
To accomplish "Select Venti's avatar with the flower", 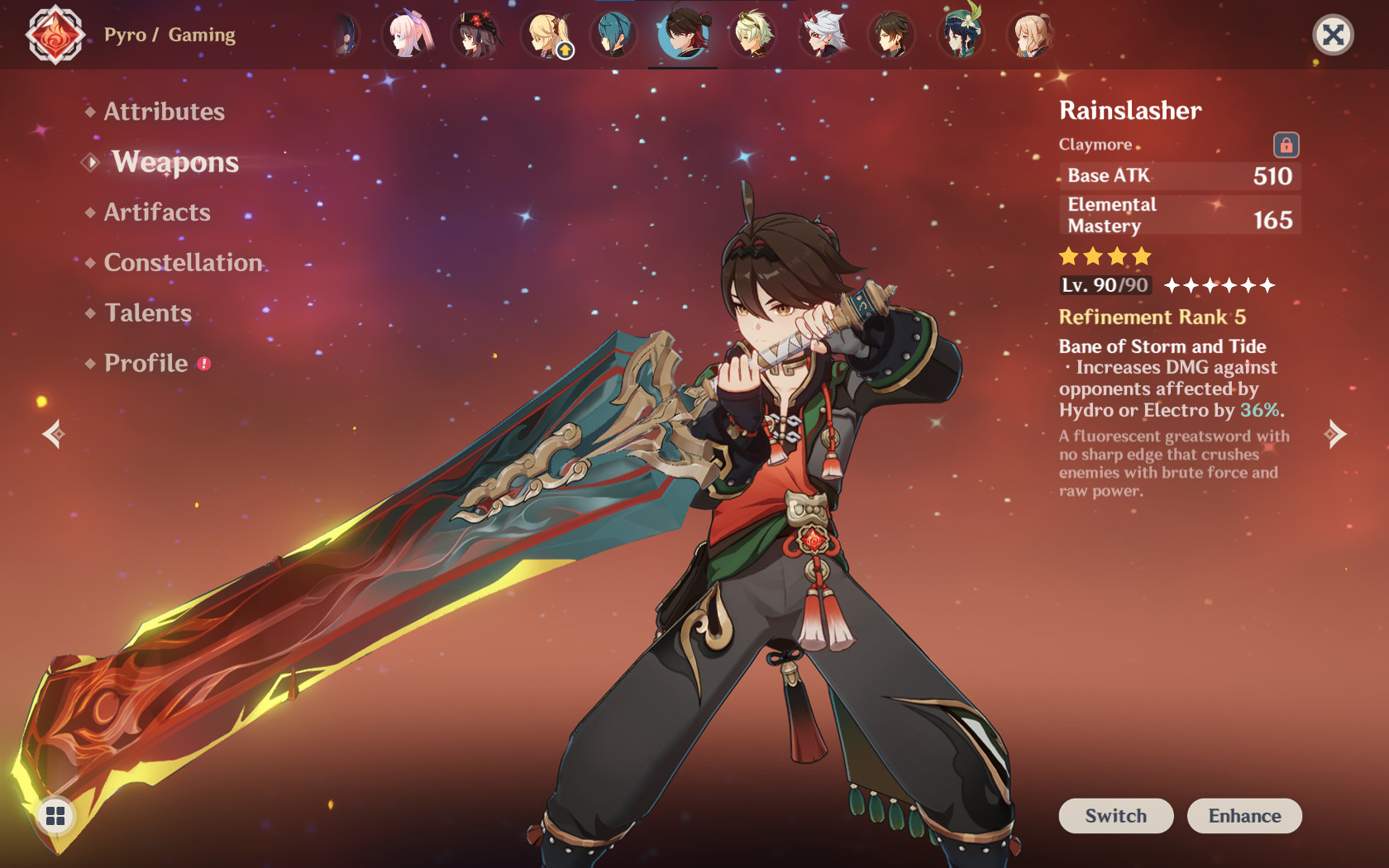I will tap(961, 35).
